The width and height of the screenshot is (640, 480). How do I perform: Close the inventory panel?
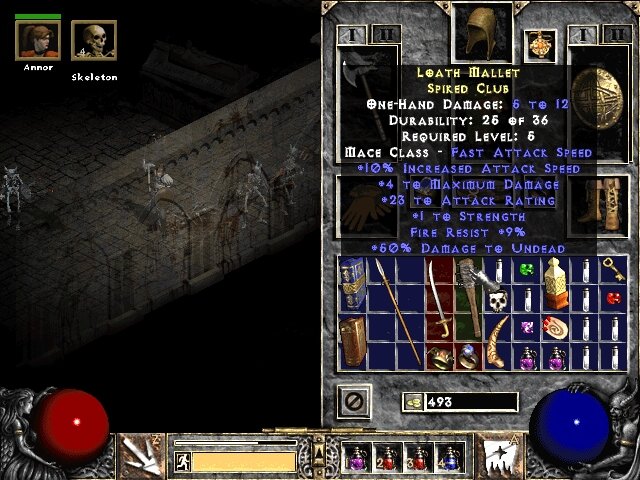coord(355,402)
